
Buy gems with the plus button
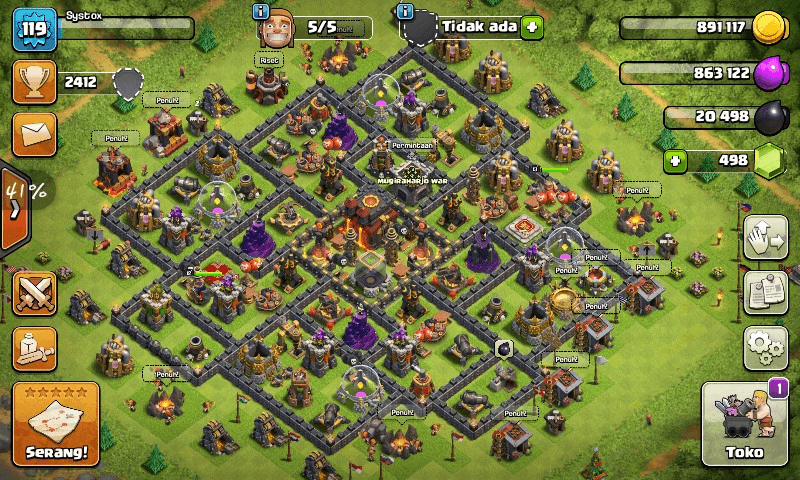click(678, 160)
